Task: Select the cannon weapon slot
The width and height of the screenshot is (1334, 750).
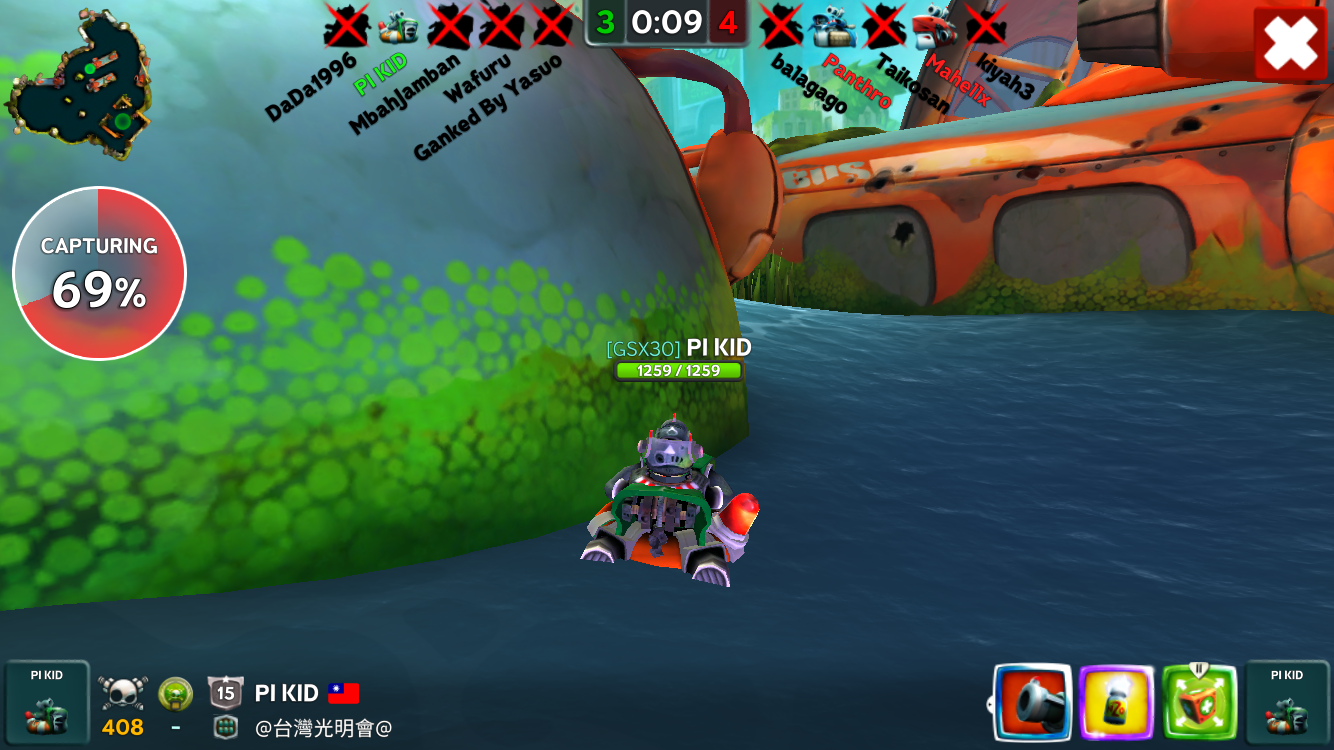Action: click(x=1033, y=702)
